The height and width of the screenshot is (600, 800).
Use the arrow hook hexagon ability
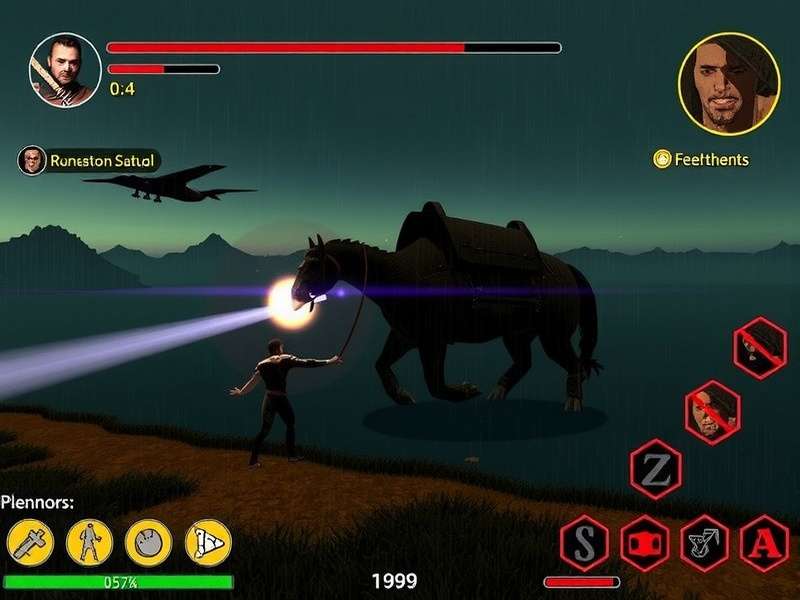(705, 543)
